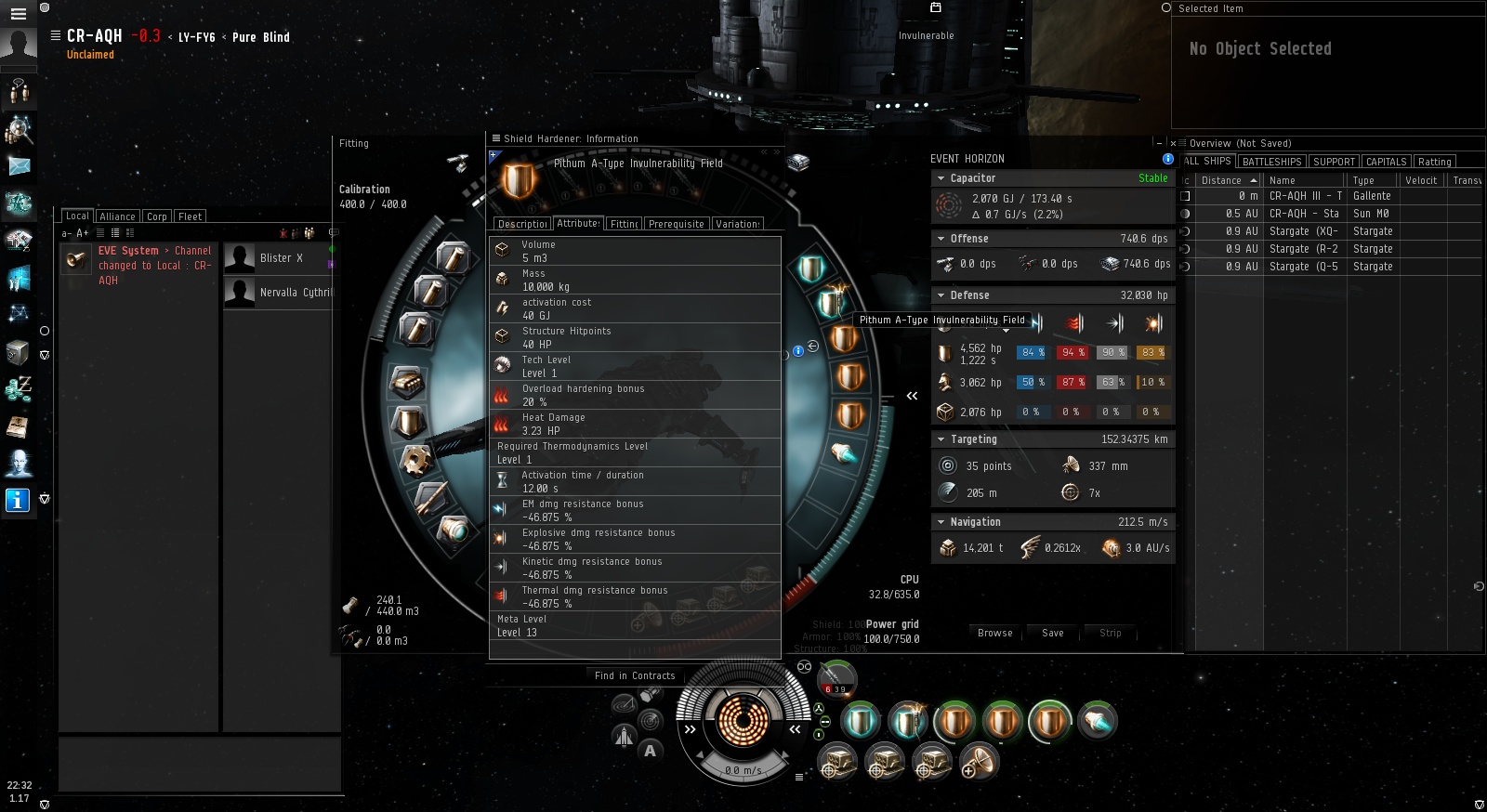1487x812 pixels.
Task: Open the Variations tab
Action: [x=738, y=224]
